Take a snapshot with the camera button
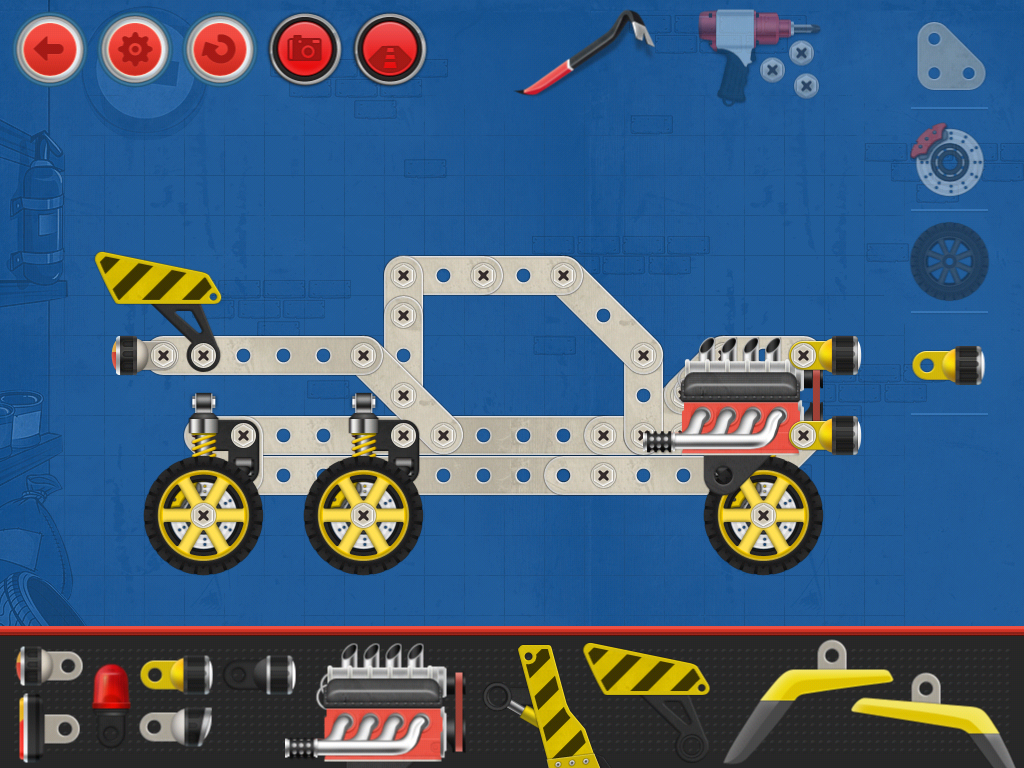 click(305, 48)
